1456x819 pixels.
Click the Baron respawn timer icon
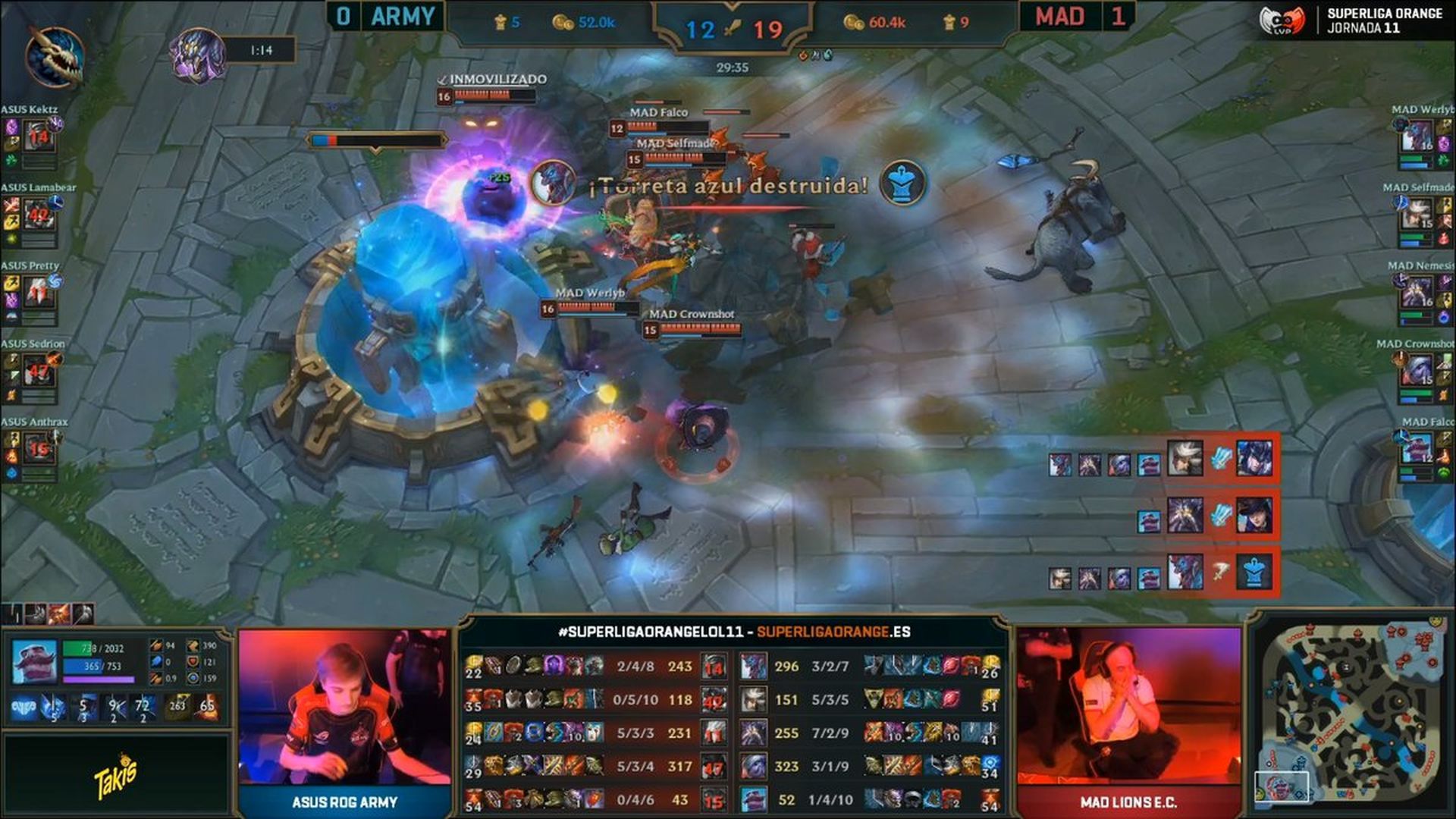click(197, 53)
